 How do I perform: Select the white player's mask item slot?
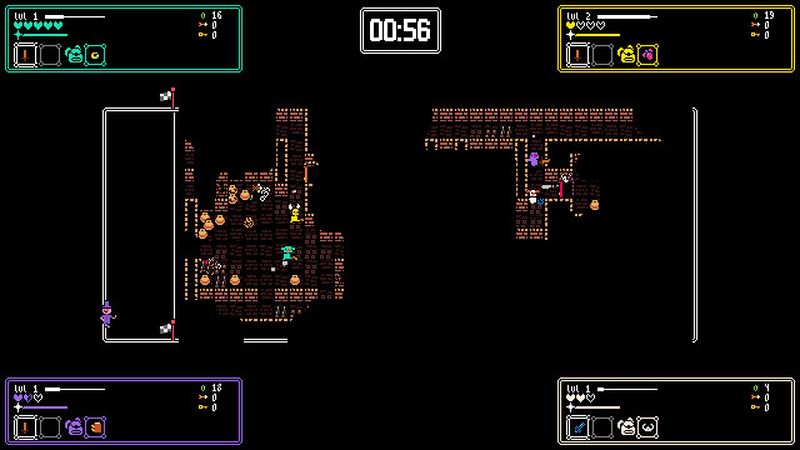click(649, 427)
